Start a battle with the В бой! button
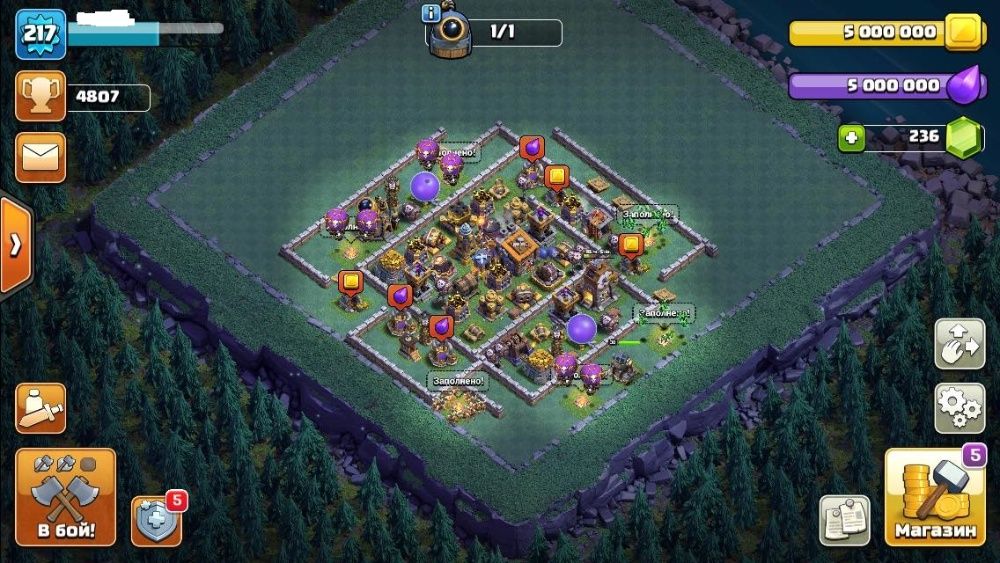The height and width of the screenshot is (563, 1000). (65, 497)
